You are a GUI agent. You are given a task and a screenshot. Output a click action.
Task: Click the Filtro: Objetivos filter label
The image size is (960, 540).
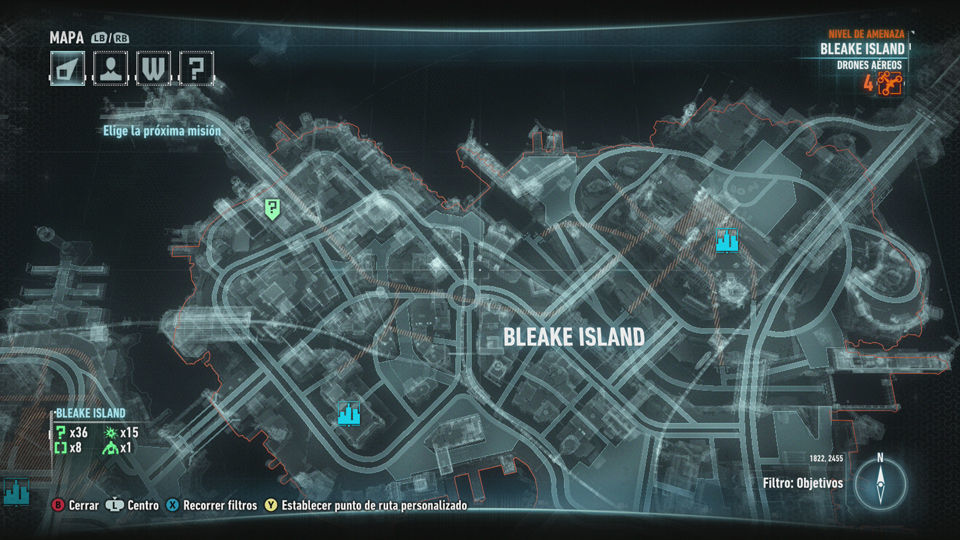pos(801,483)
